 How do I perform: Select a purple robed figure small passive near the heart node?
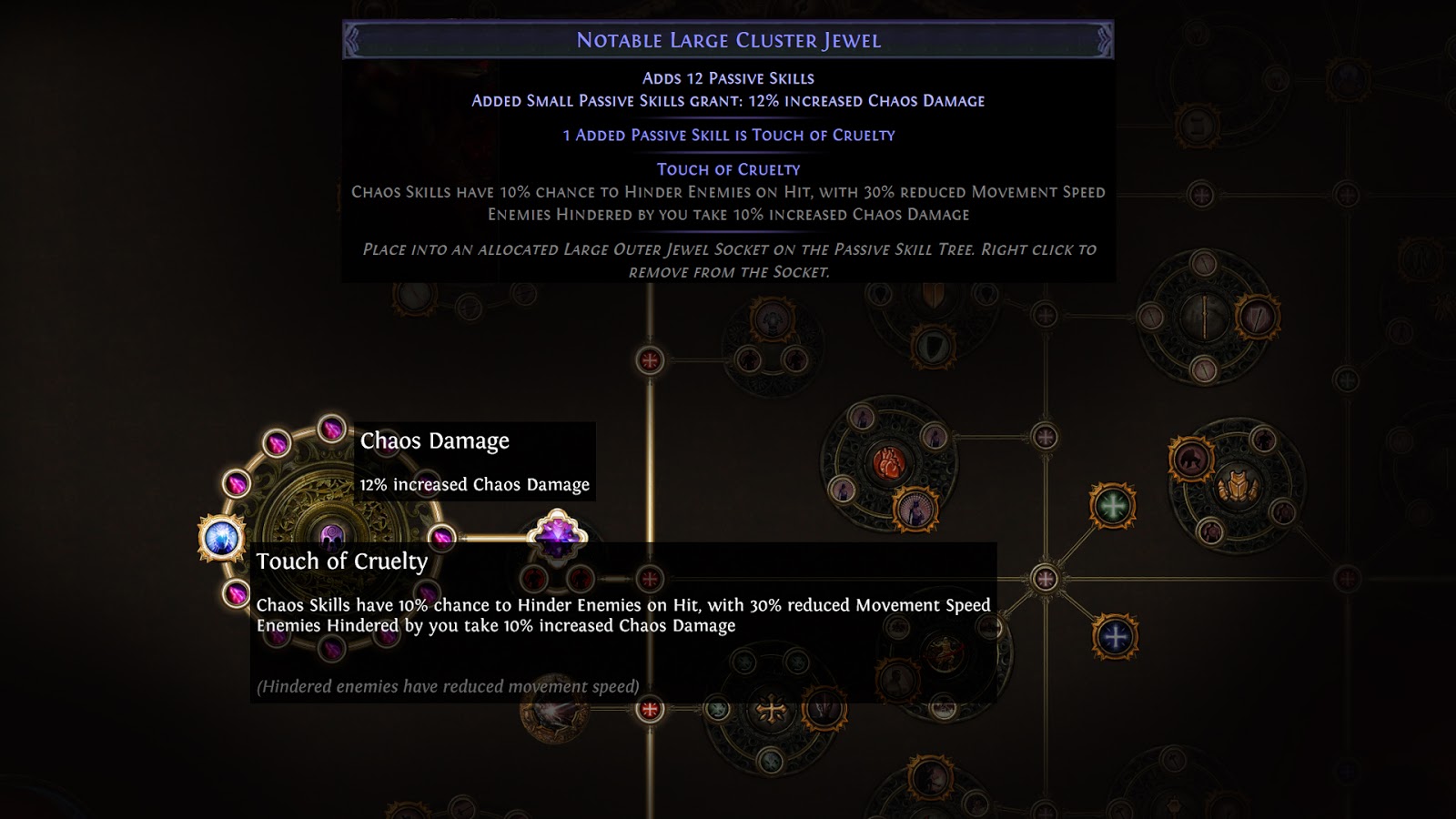coord(864,419)
